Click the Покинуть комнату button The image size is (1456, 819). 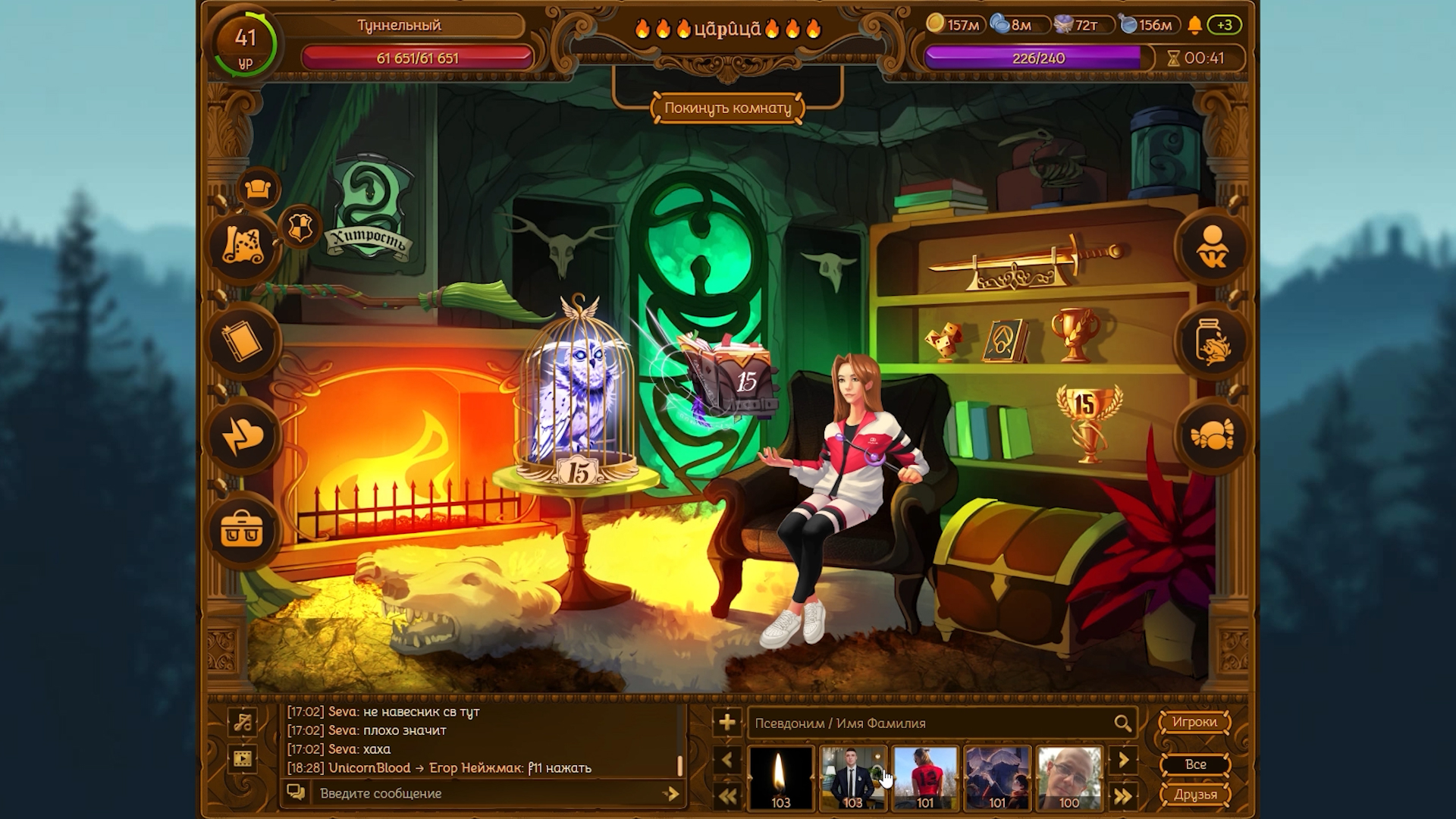(x=727, y=108)
